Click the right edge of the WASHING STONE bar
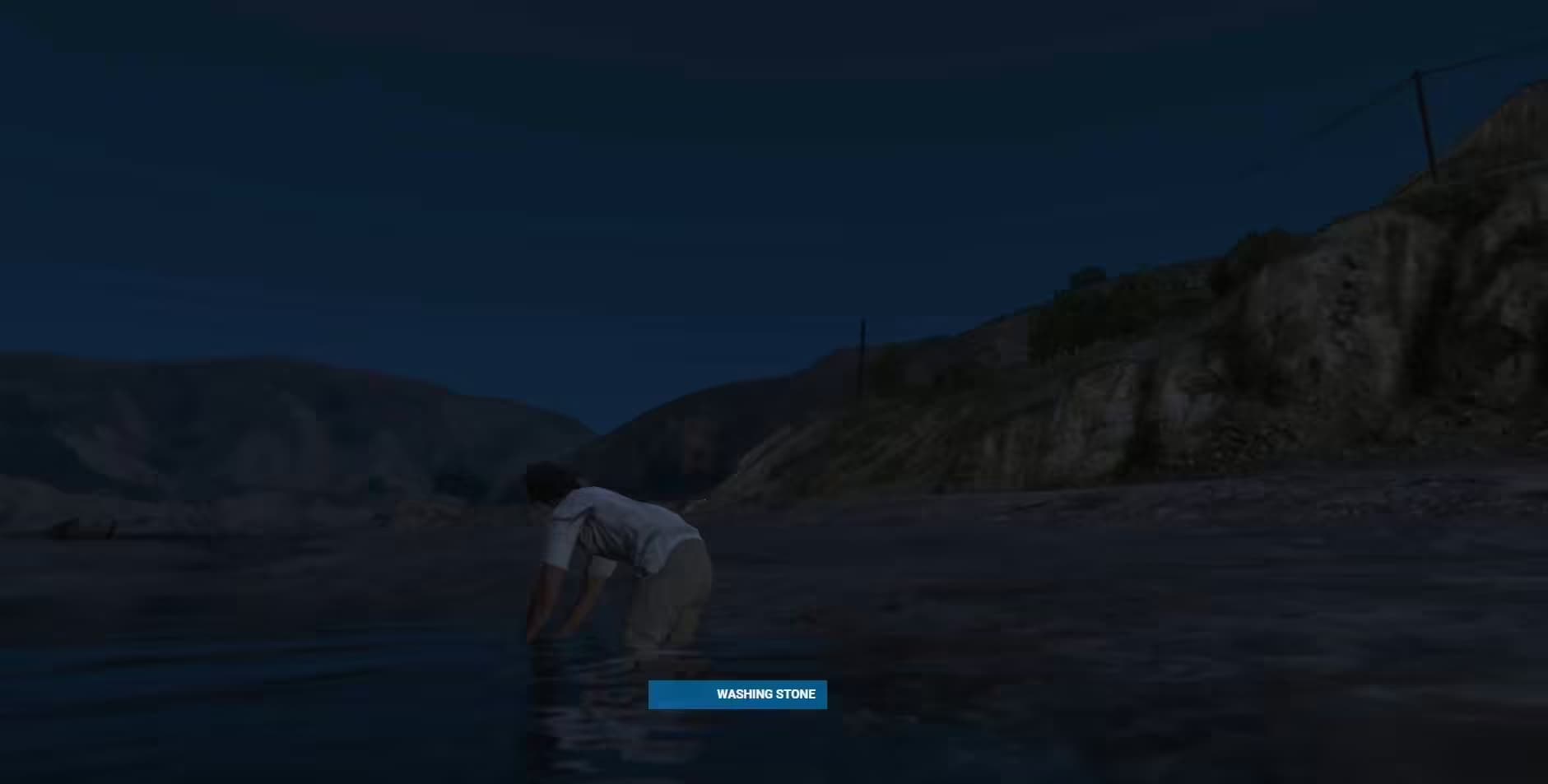Viewport: 1548px width, 784px height. point(821,694)
